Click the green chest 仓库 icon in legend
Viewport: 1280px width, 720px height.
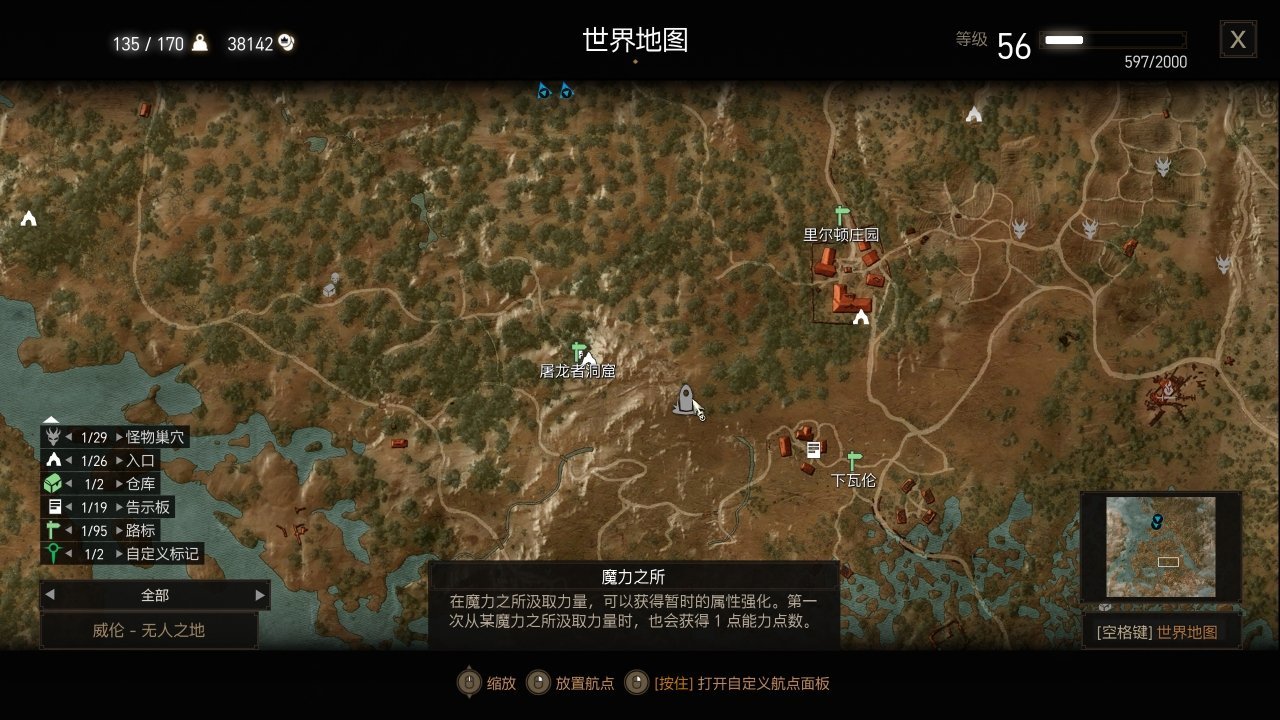54,483
